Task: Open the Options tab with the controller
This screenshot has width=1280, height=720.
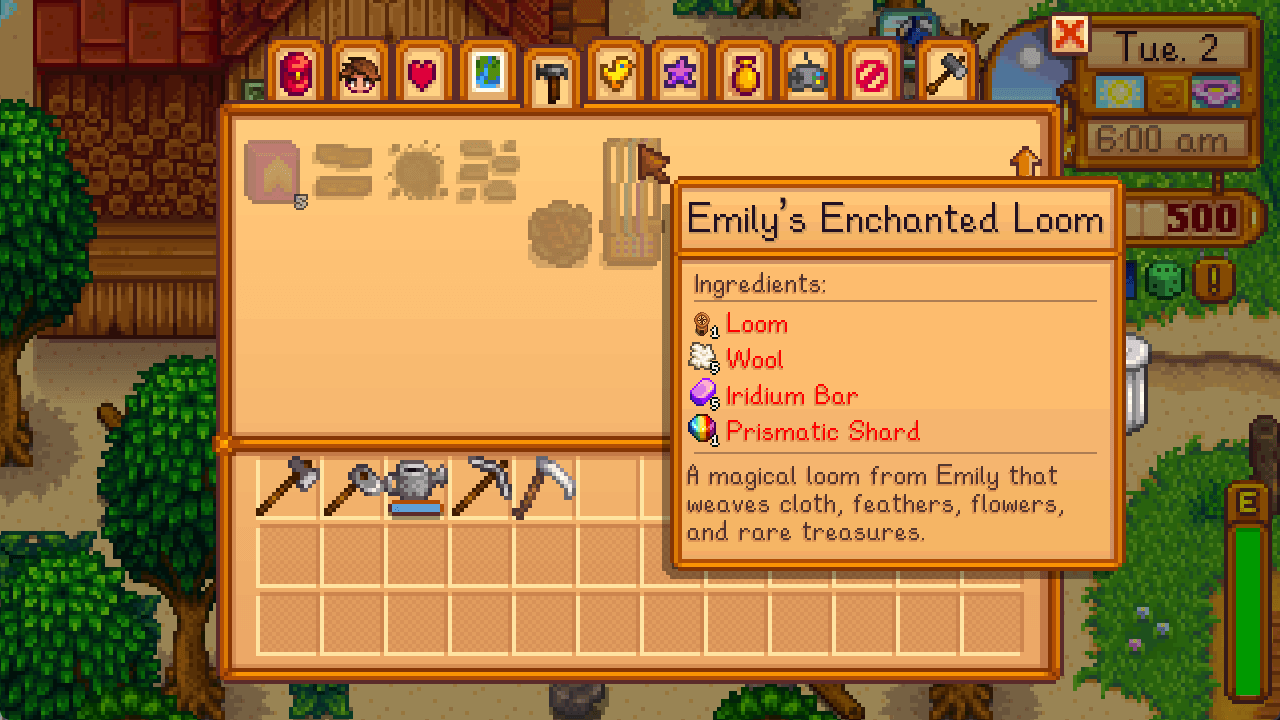Action: (808, 70)
